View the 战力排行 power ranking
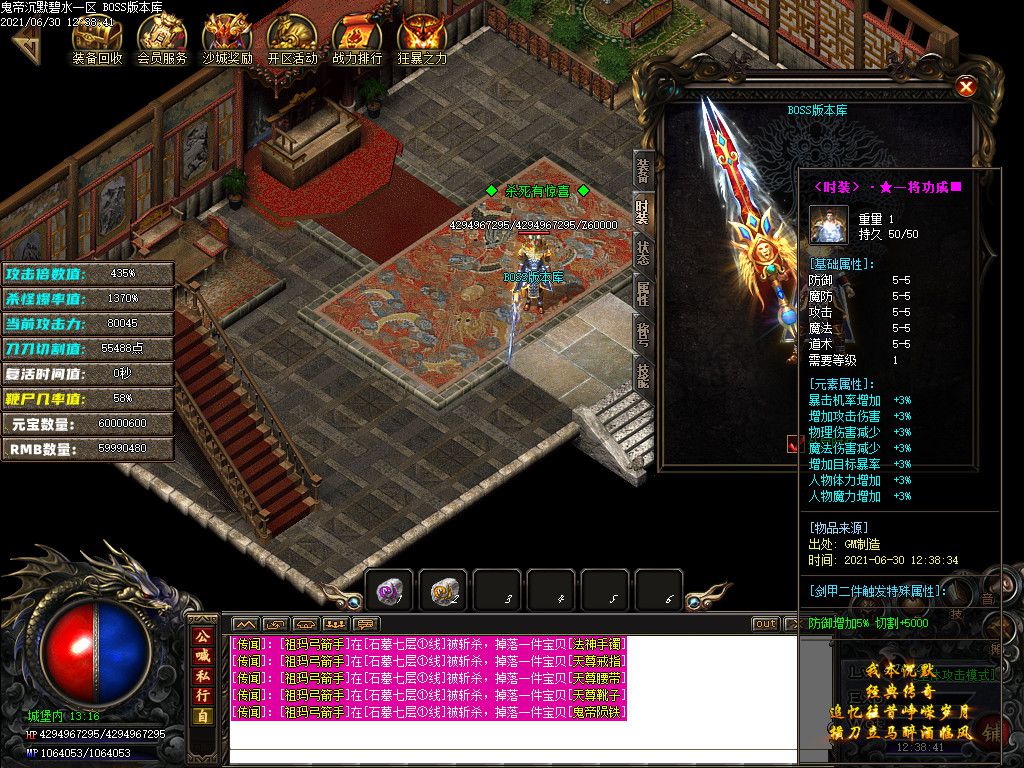The height and width of the screenshot is (768, 1024). pyautogui.click(x=357, y=38)
